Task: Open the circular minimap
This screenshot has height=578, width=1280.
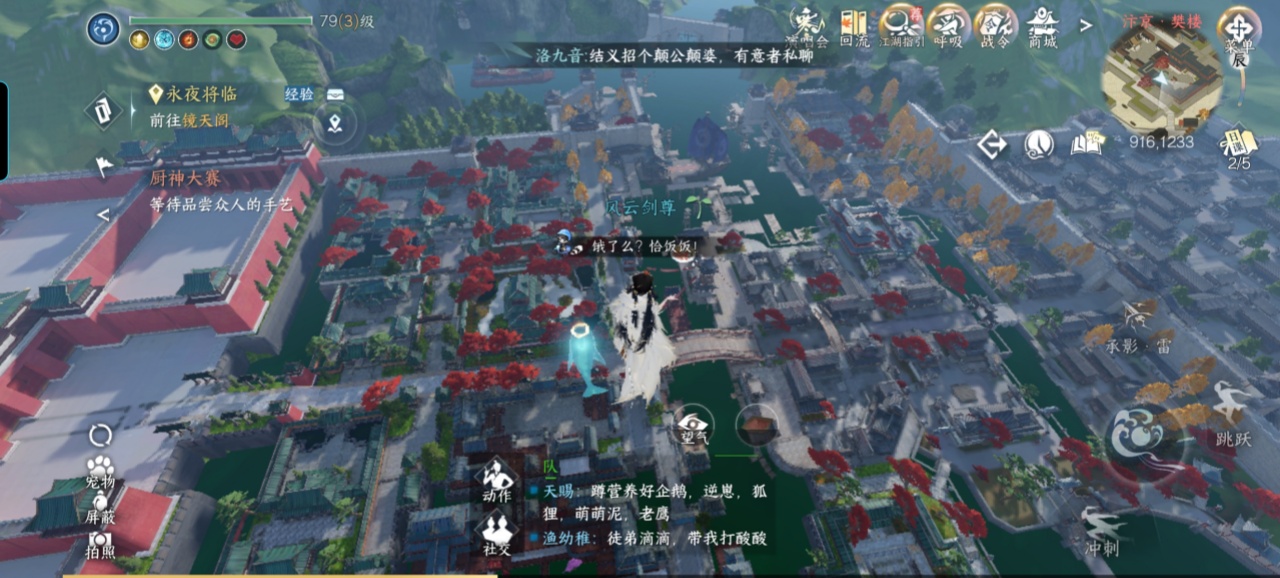Action: point(1161,78)
